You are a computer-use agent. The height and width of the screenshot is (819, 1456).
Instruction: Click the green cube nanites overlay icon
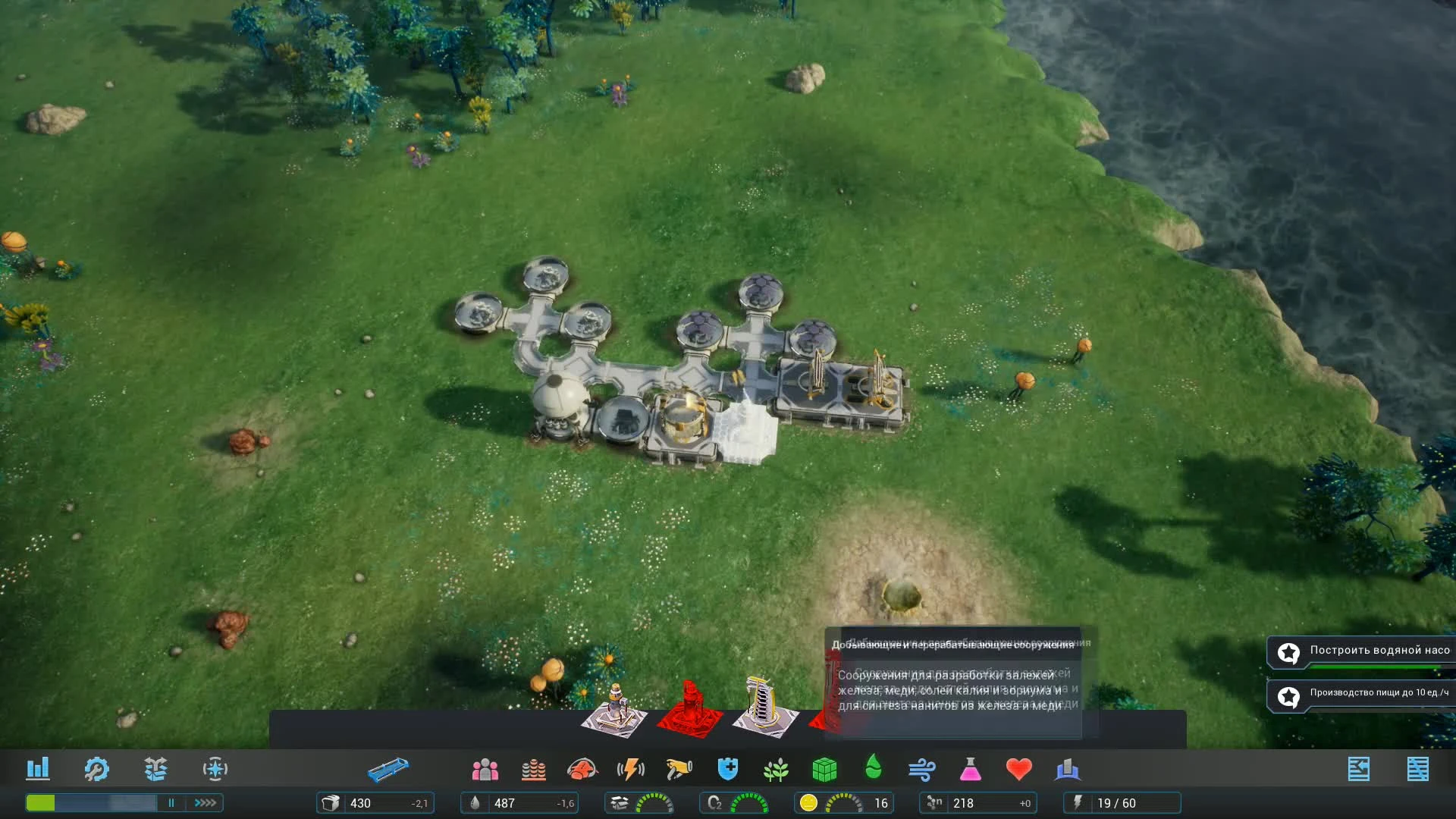(827, 769)
